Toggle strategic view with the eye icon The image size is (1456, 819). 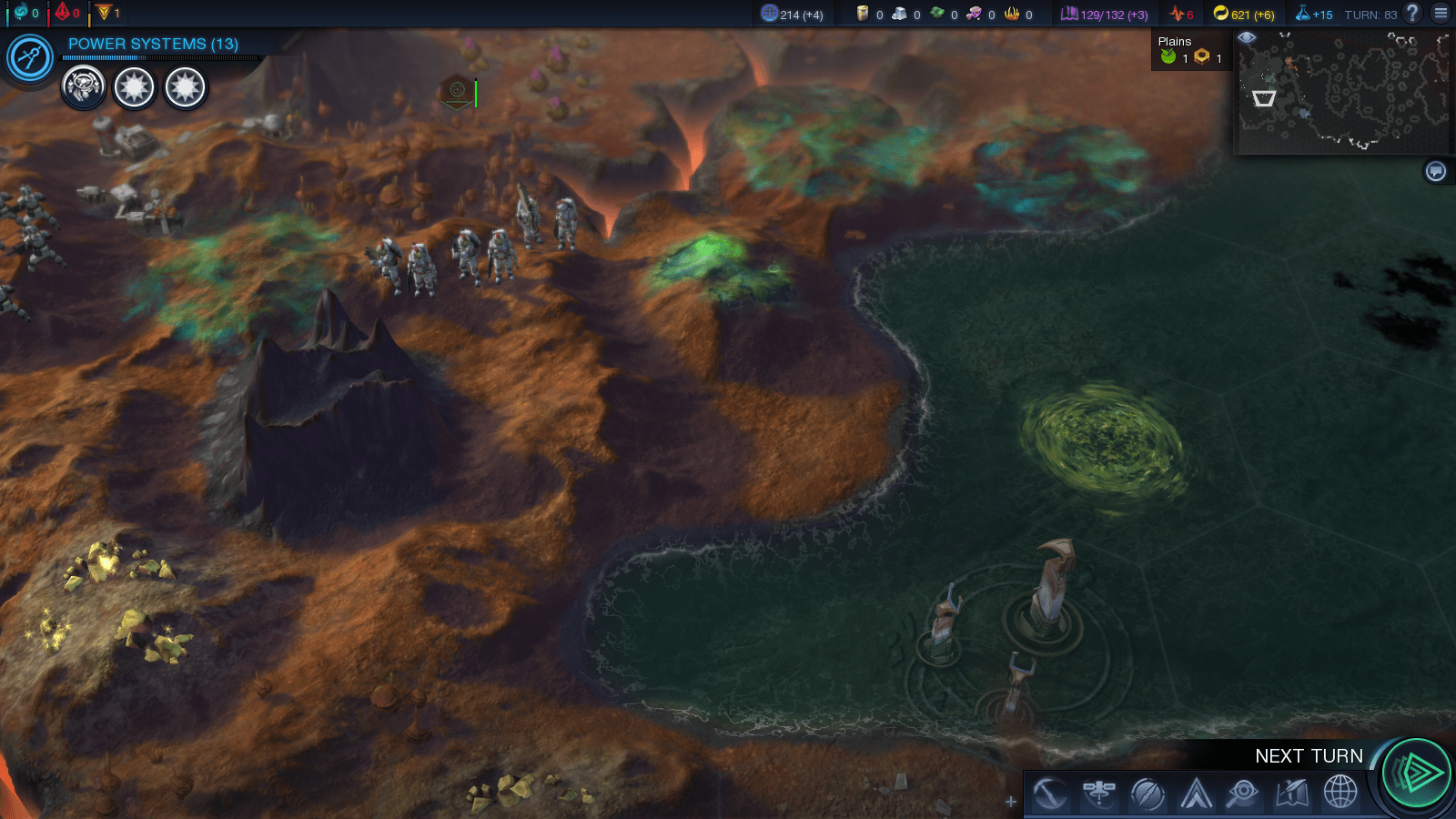pos(1247,37)
